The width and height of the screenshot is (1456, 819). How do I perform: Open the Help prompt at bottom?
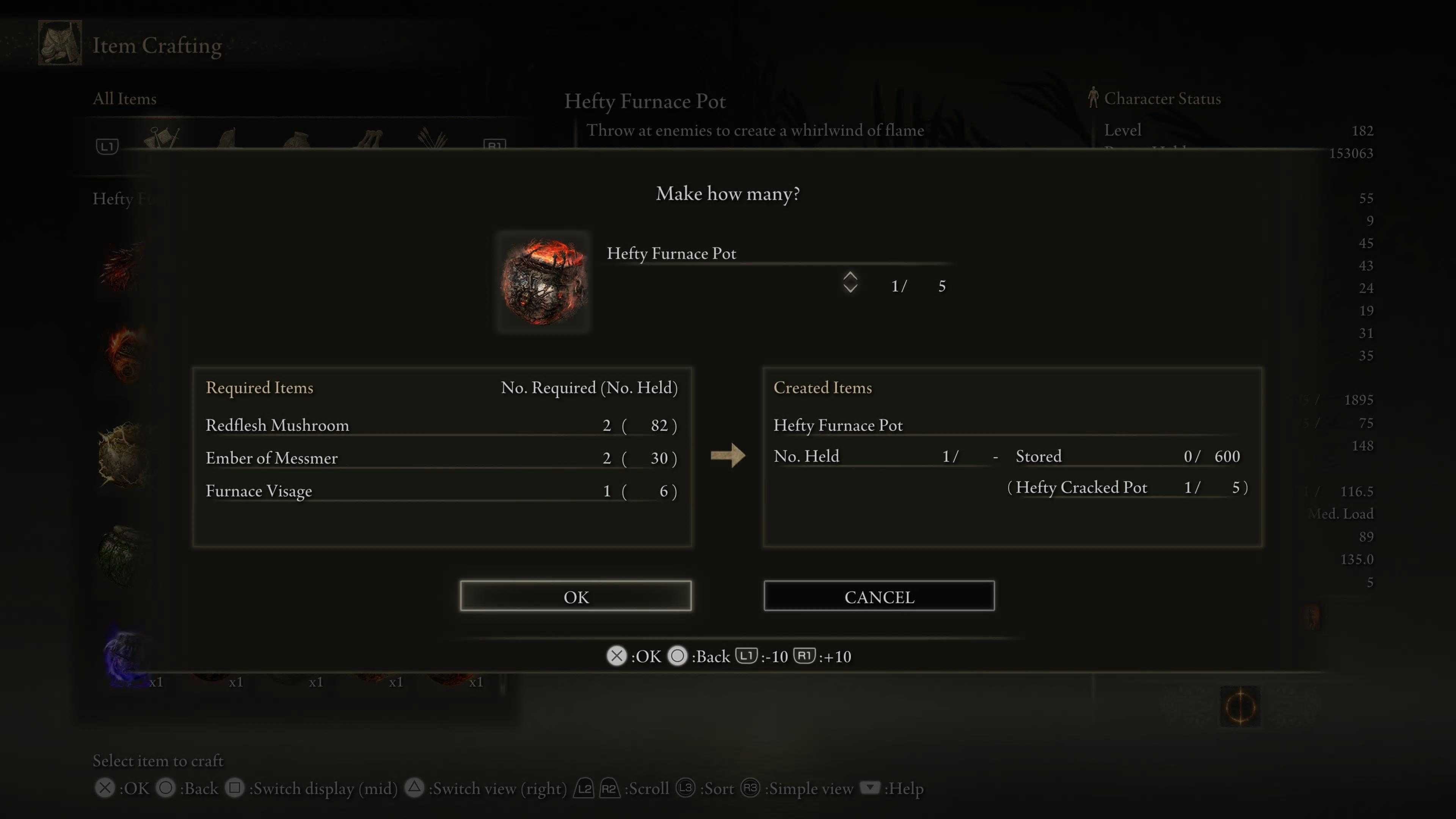click(871, 788)
